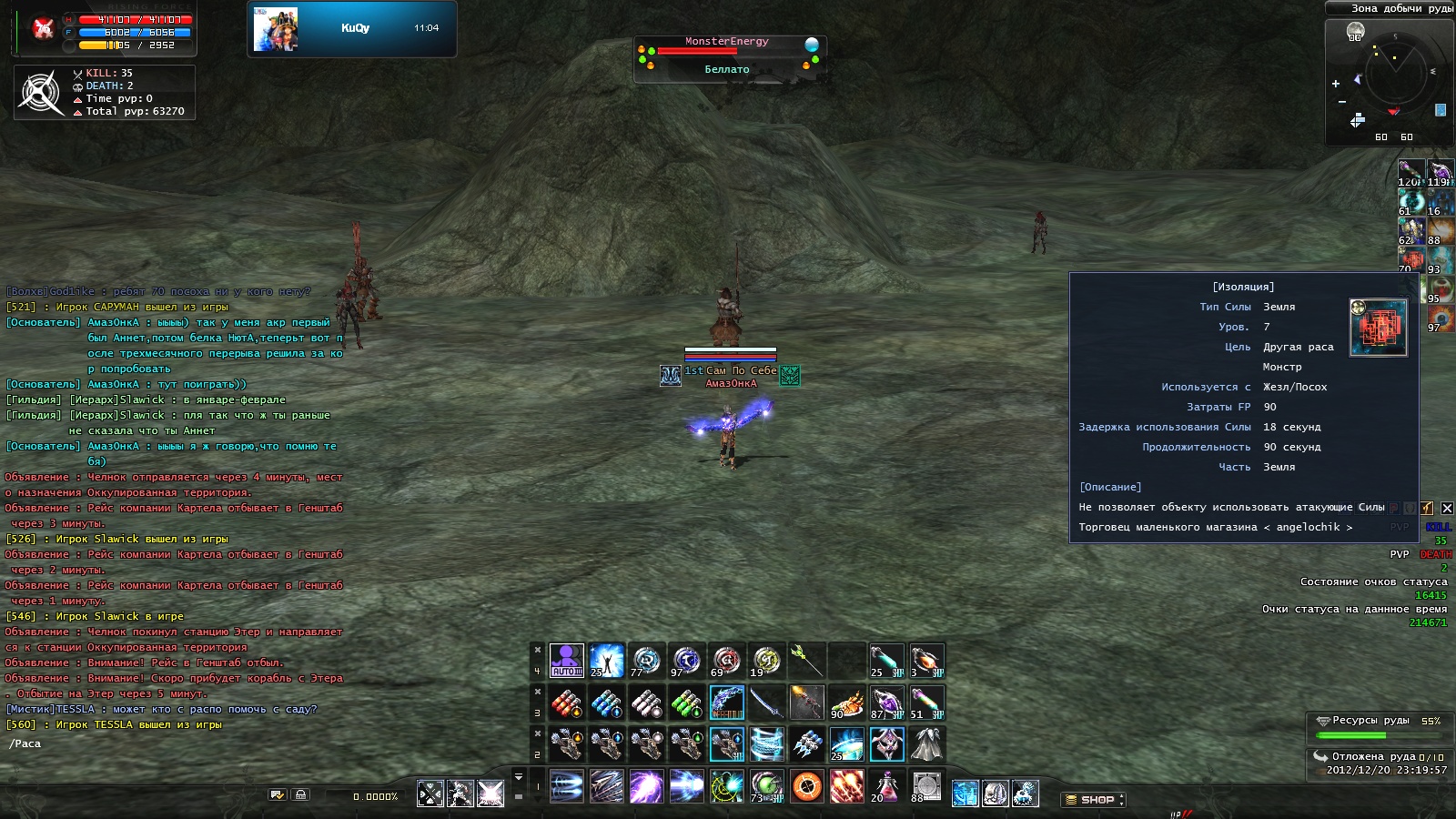Click the eye buff icon numbered 97

[1440, 320]
